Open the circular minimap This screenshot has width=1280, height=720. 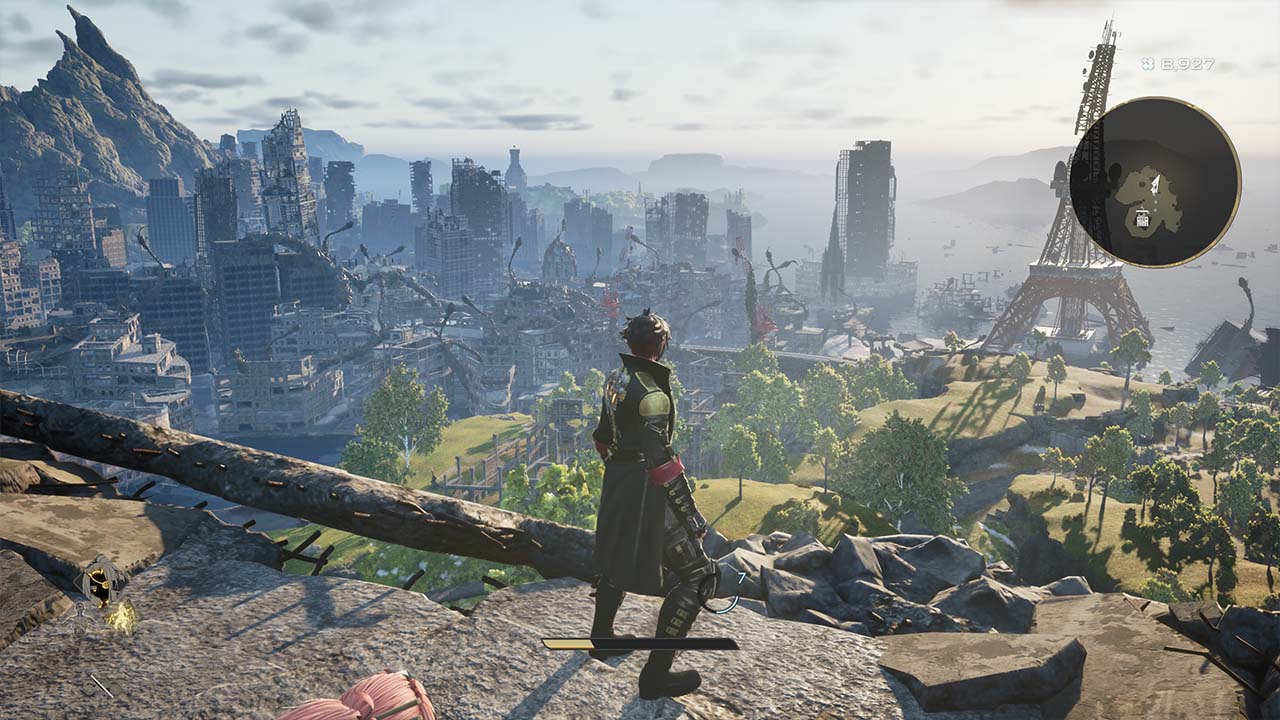1155,182
